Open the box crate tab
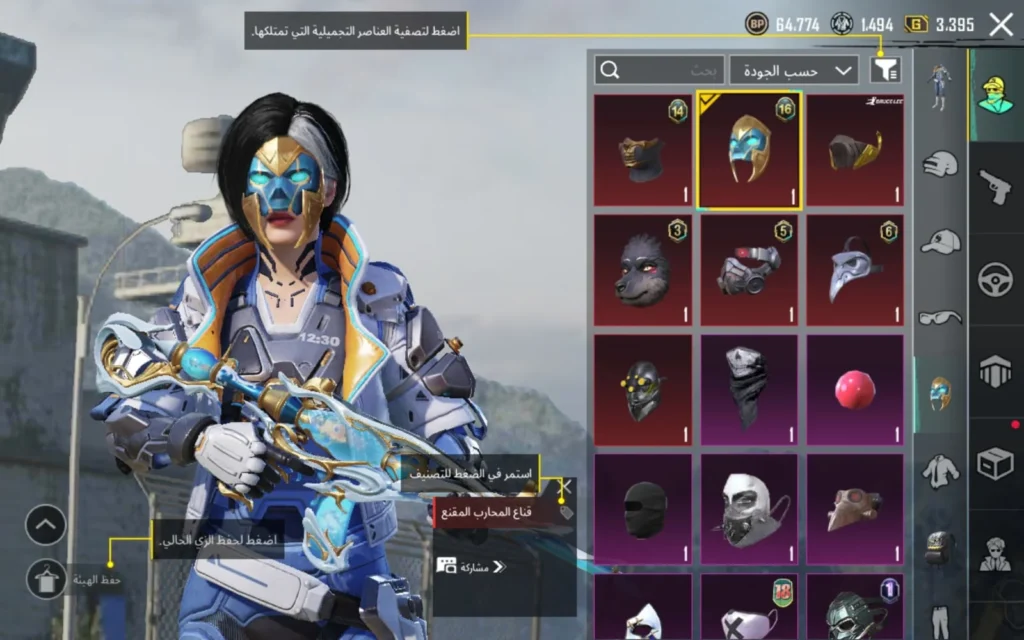Viewport: 1024px width, 640px height. [x=996, y=463]
